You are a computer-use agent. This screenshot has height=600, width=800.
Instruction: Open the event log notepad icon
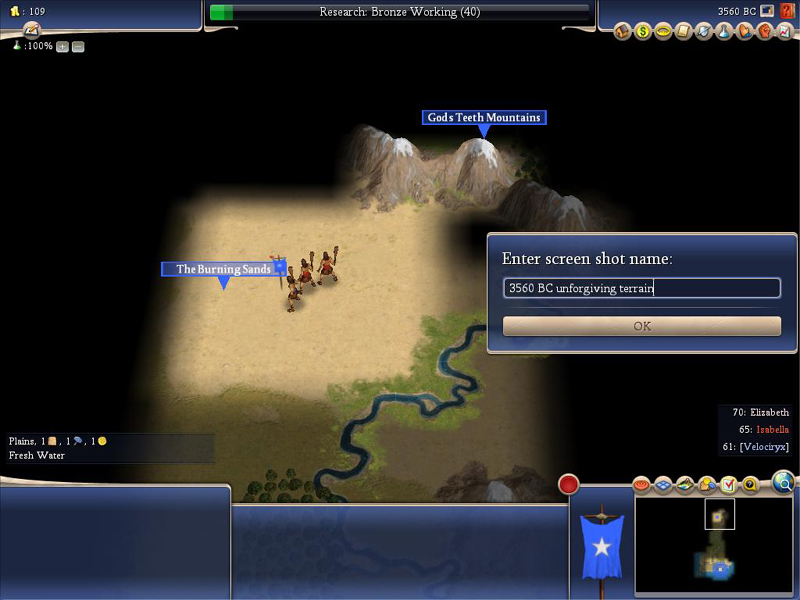point(31,31)
